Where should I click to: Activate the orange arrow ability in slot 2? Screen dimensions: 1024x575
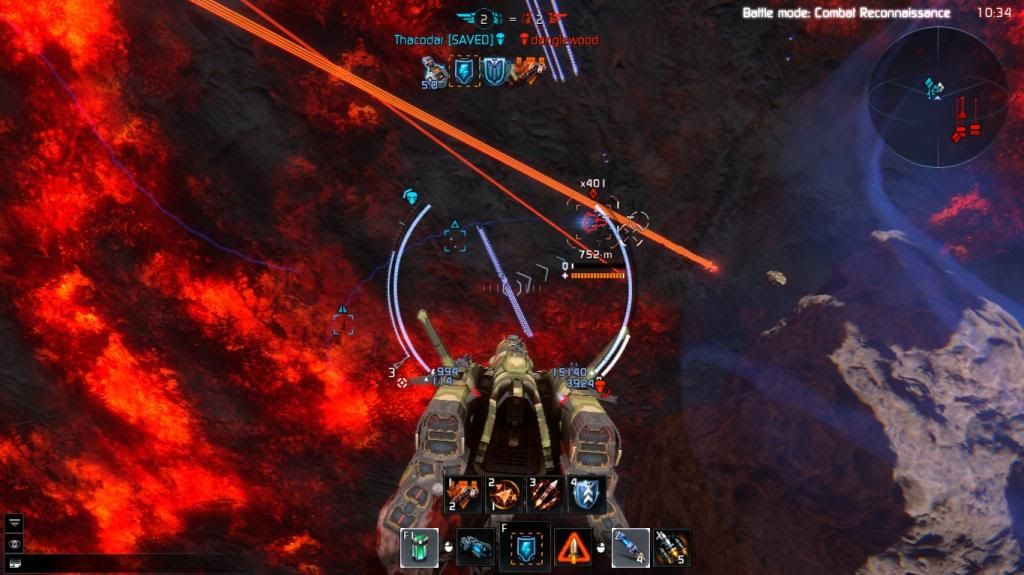tap(502, 494)
